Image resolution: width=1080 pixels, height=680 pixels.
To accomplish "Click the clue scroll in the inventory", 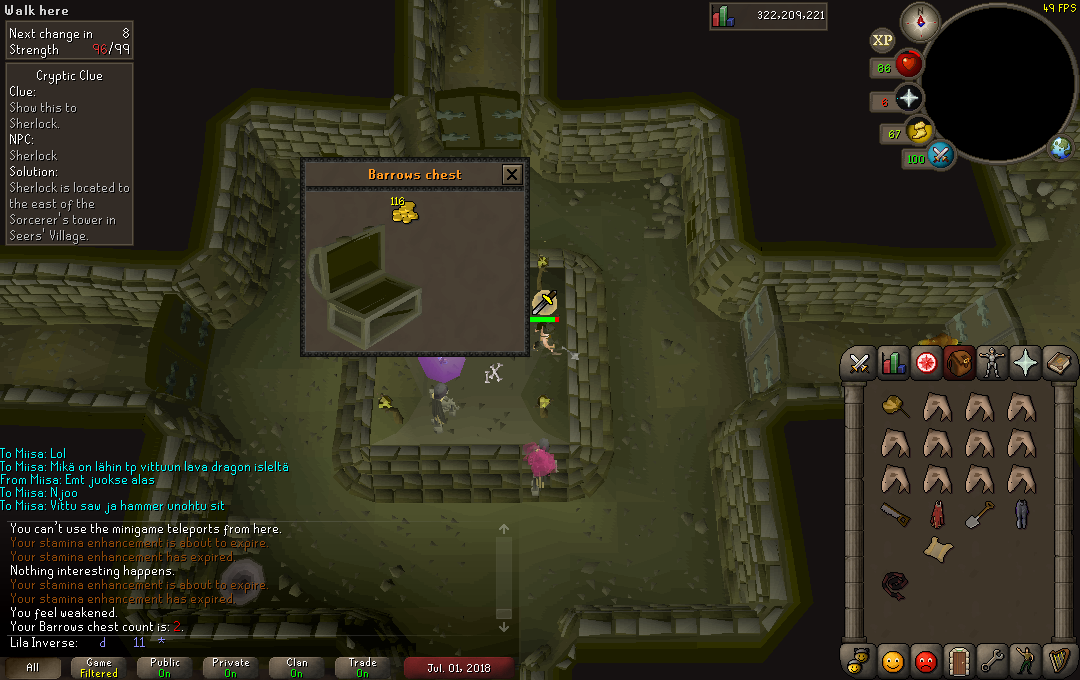I will [937, 548].
